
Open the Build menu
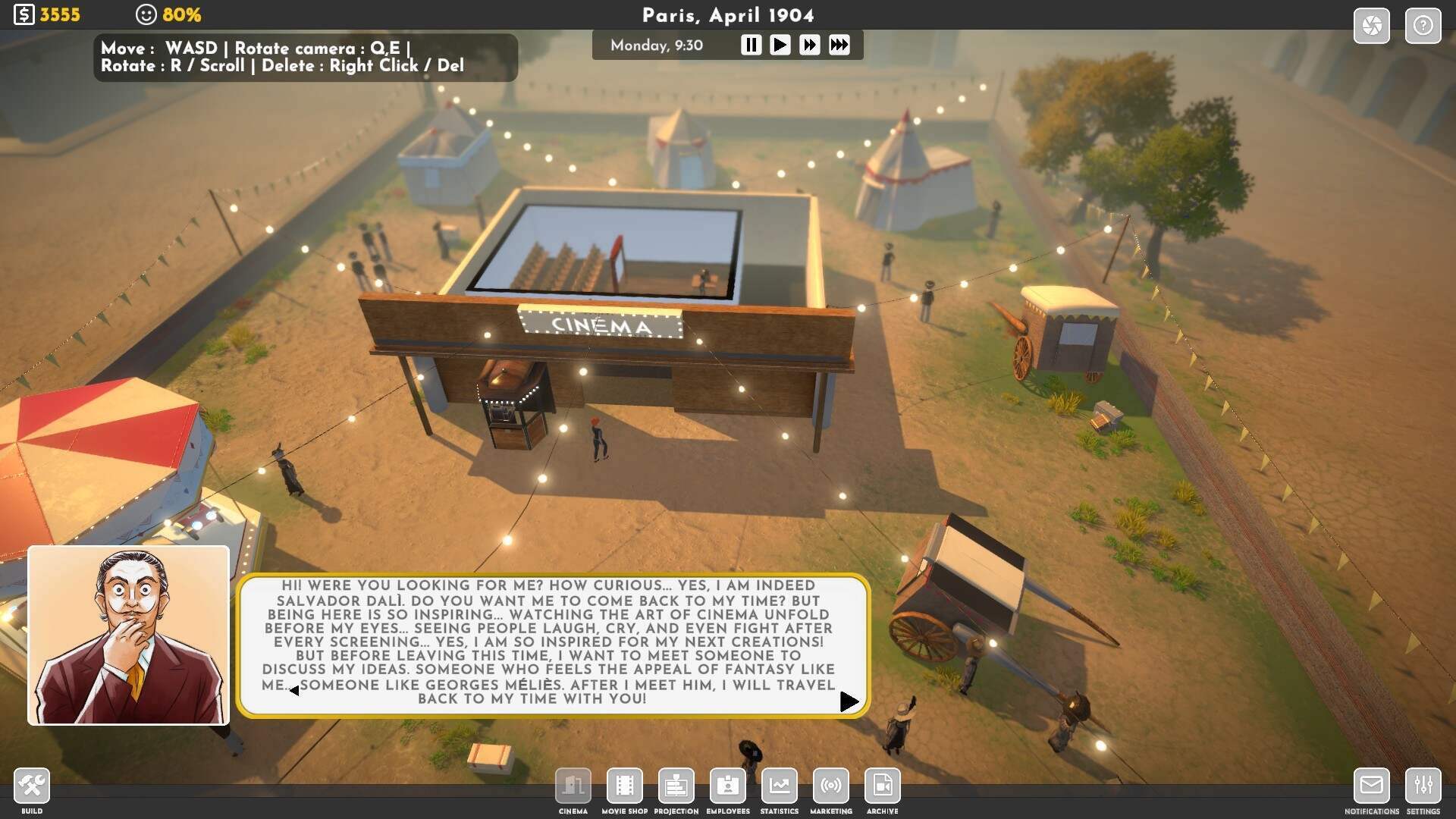(x=32, y=786)
